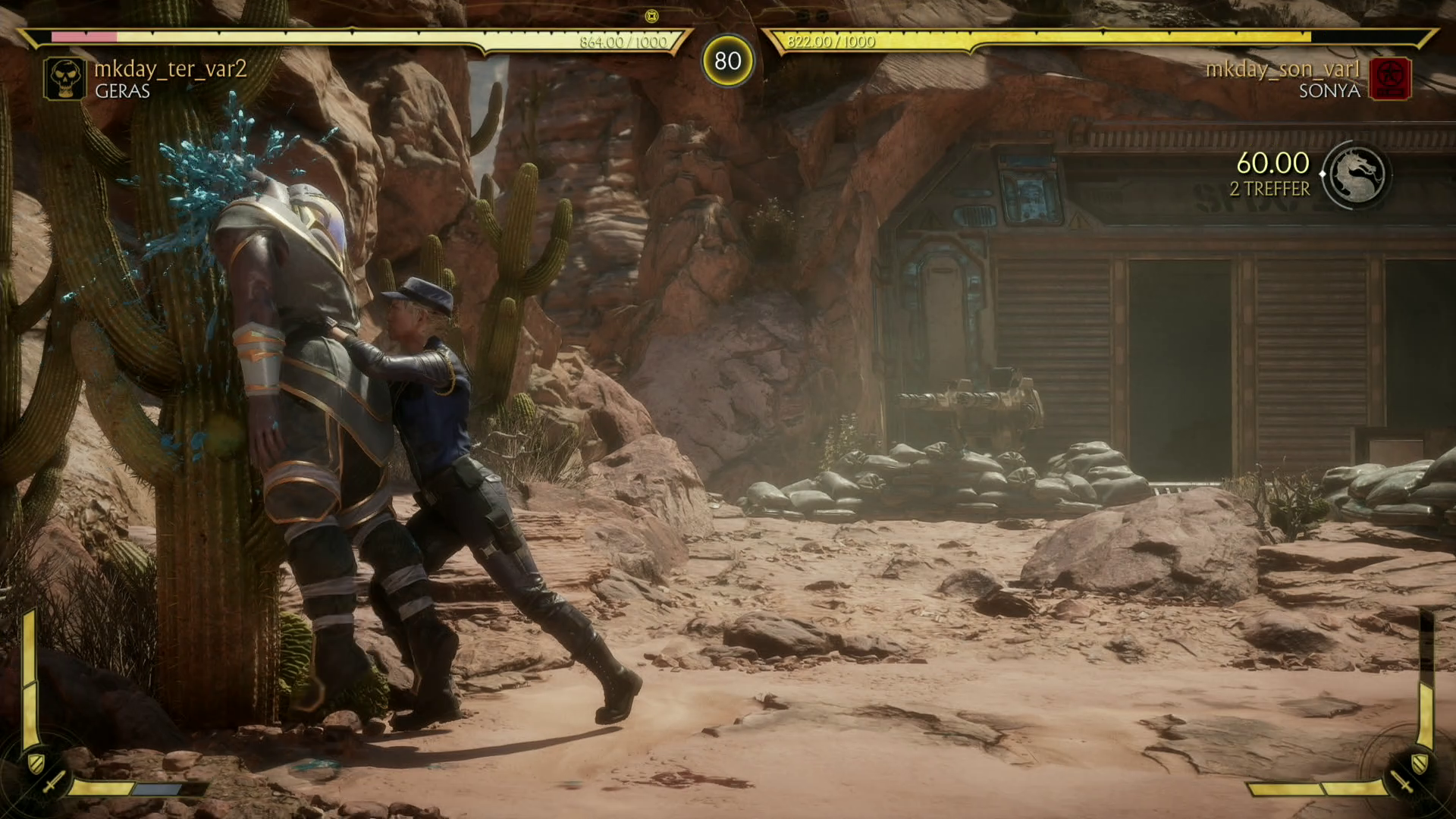
Task: Click Geras's skull emblem icon
Action: [x=64, y=79]
